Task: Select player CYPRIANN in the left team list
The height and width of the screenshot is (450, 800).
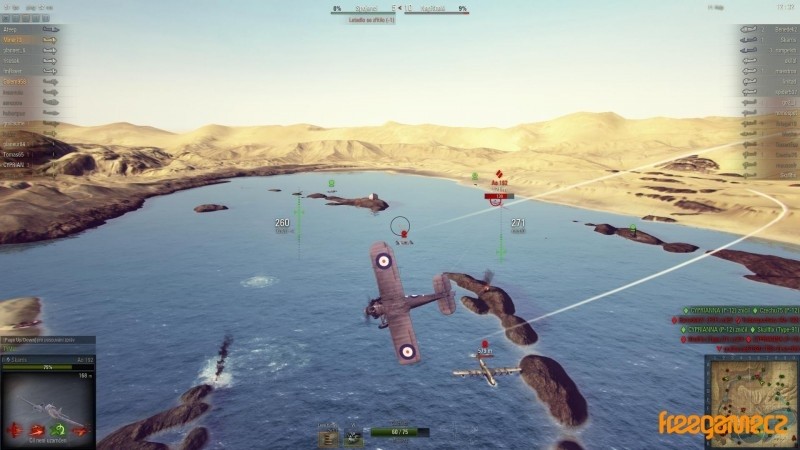Action: coord(14,165)
